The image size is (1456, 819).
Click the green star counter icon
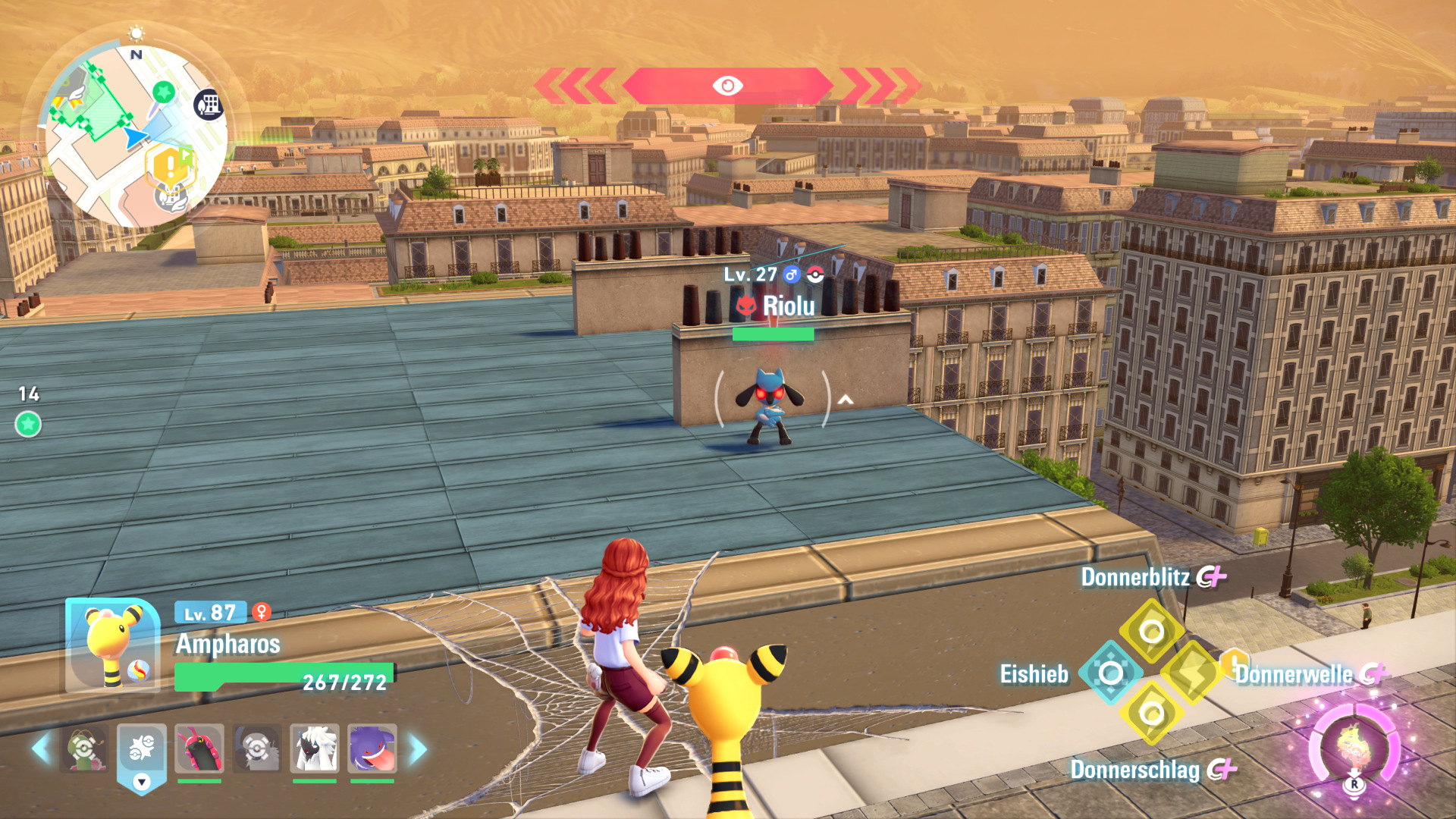[x=28, y=424]
